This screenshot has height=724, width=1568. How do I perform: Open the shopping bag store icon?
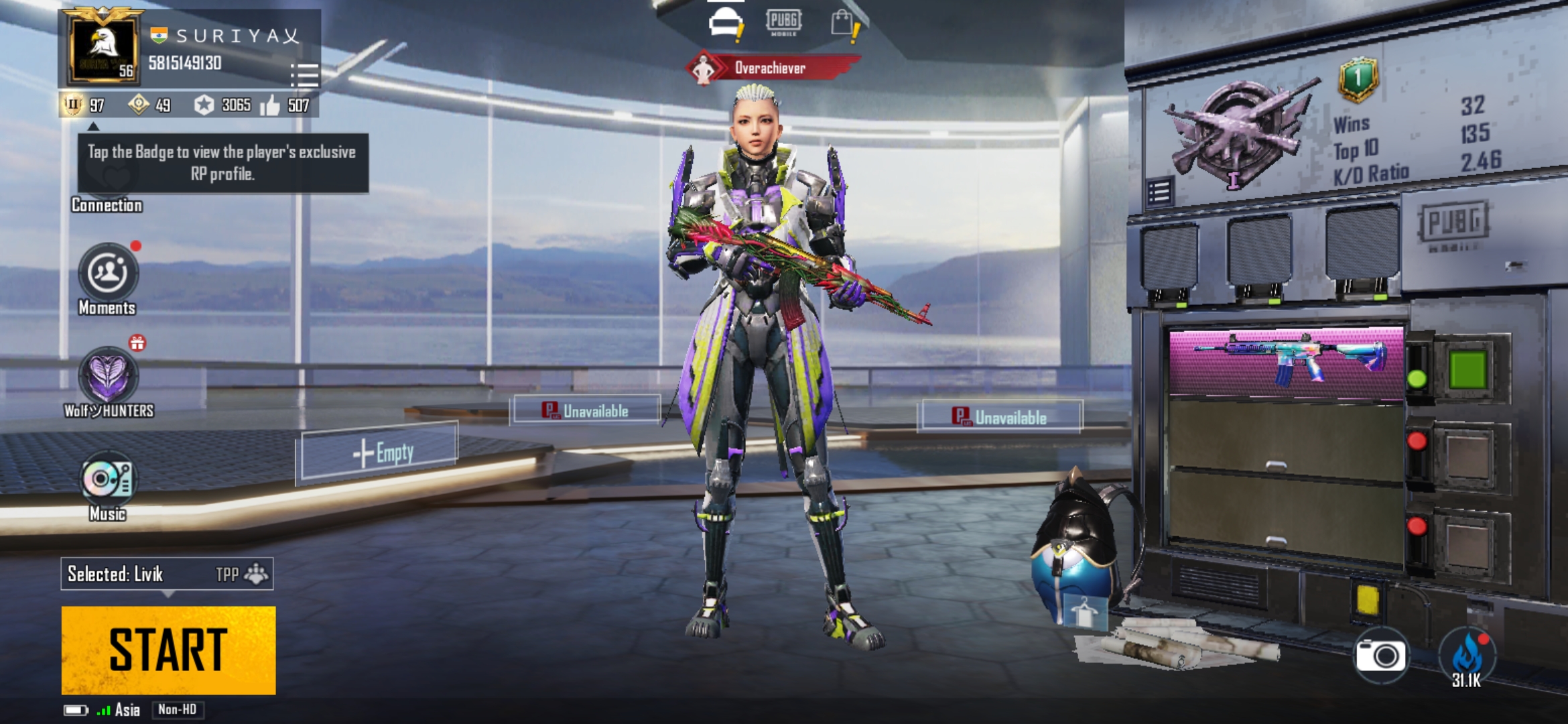coord(842,24)
